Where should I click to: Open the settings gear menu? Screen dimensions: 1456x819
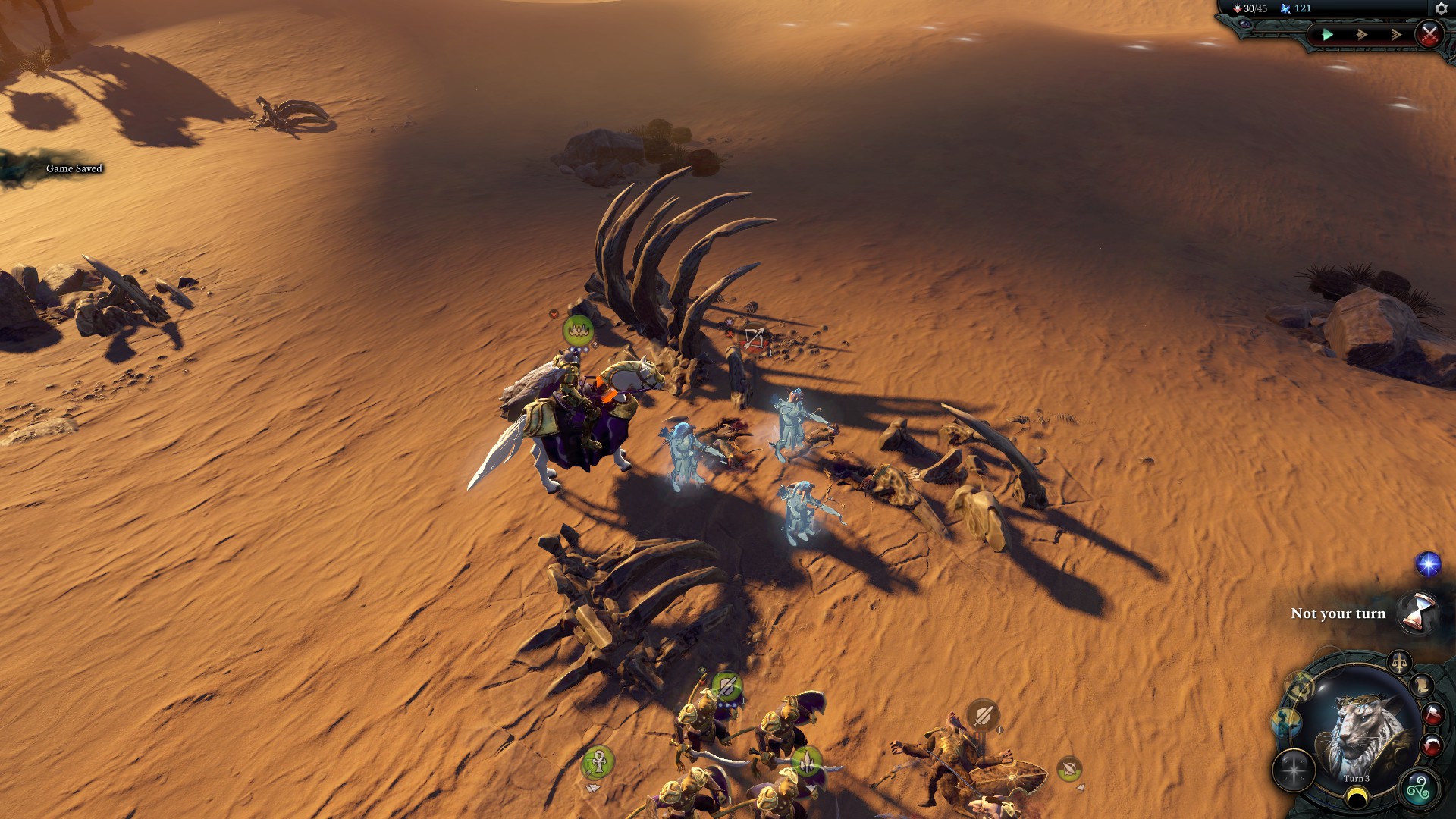pos(1442,8)
